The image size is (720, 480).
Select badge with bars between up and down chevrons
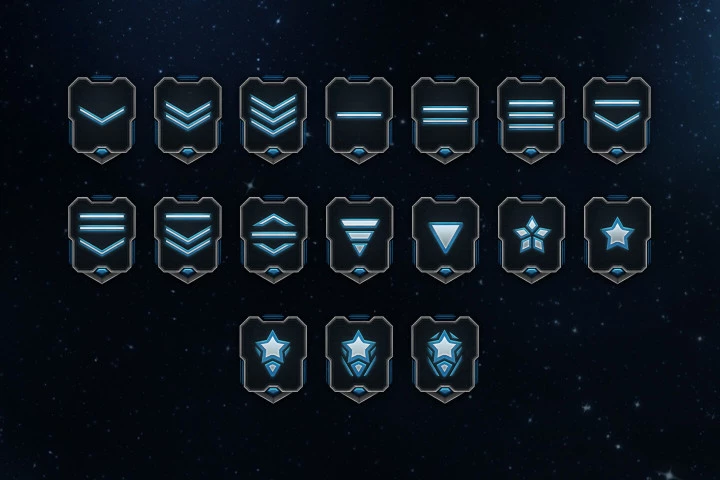click(x=273, y=235)
